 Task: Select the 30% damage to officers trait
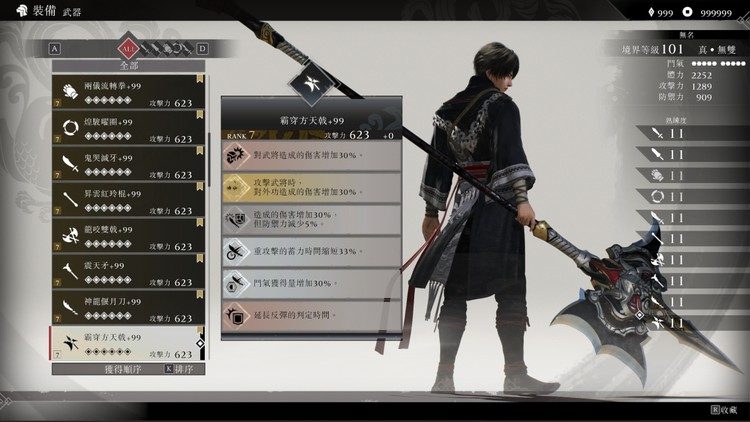point(311,155)
